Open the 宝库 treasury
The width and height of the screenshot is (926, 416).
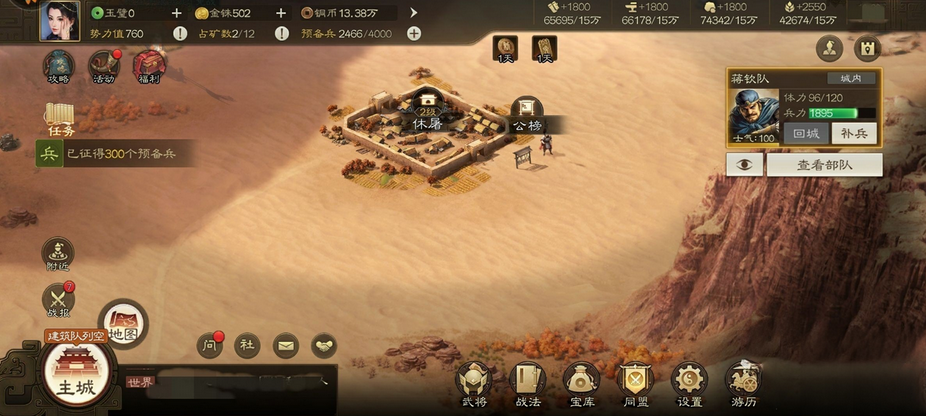(581, 382)
